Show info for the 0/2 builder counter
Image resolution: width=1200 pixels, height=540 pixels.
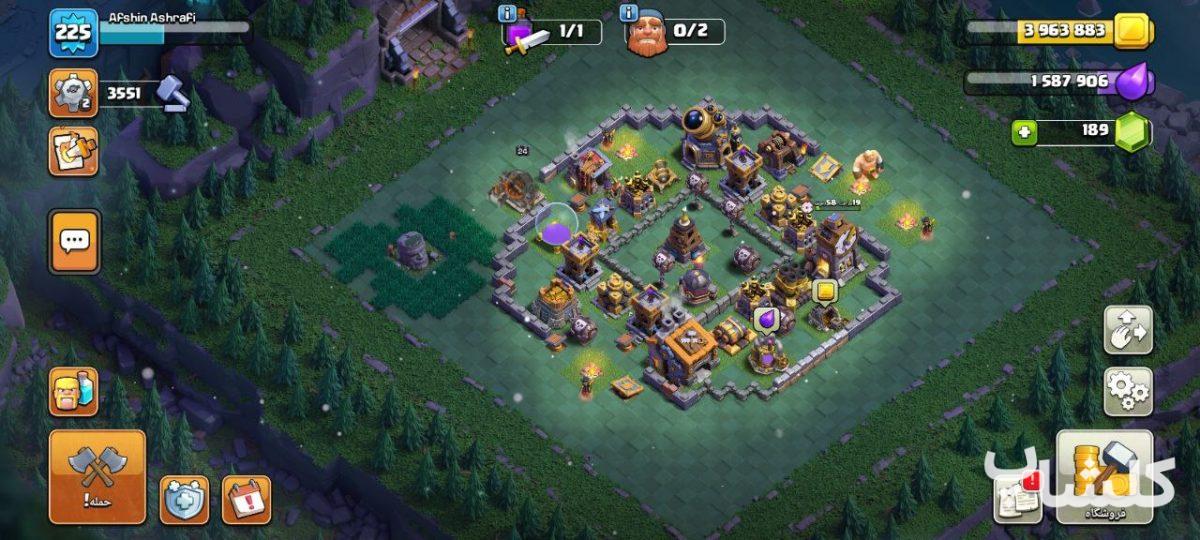pyautogui.click(x=629, y=14)
